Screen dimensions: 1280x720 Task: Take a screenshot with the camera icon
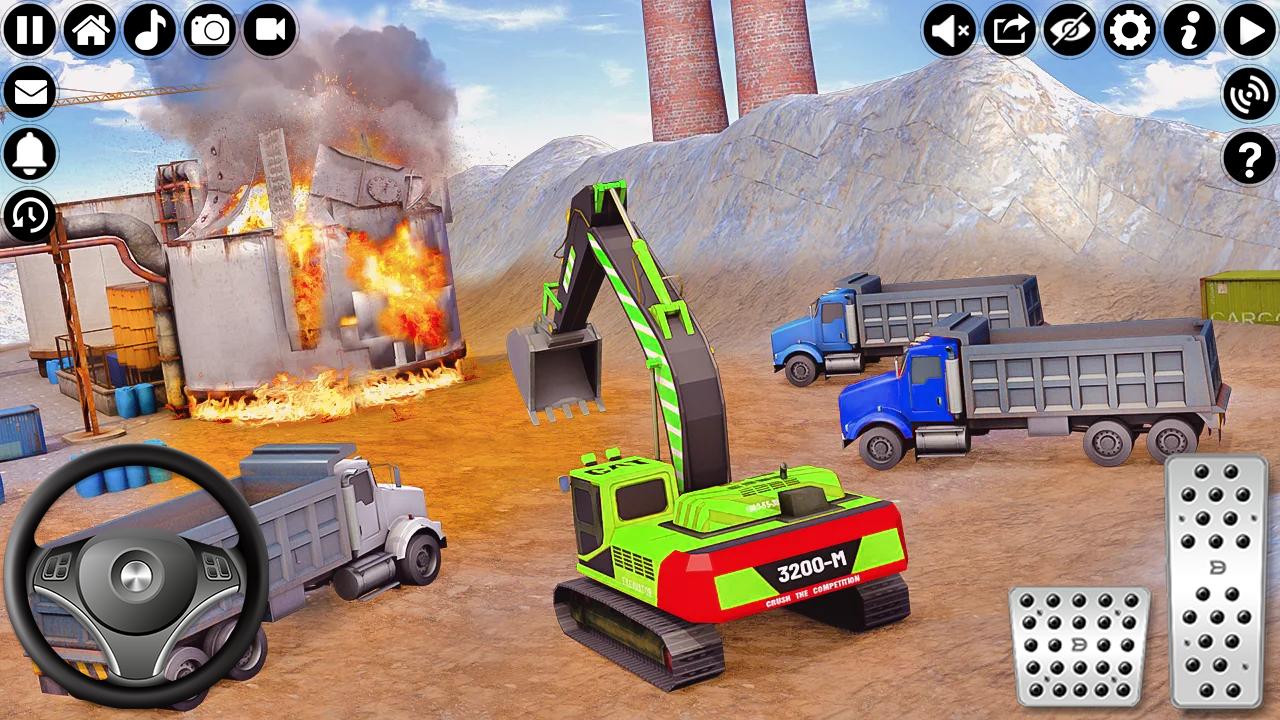[x=210, y=30]
